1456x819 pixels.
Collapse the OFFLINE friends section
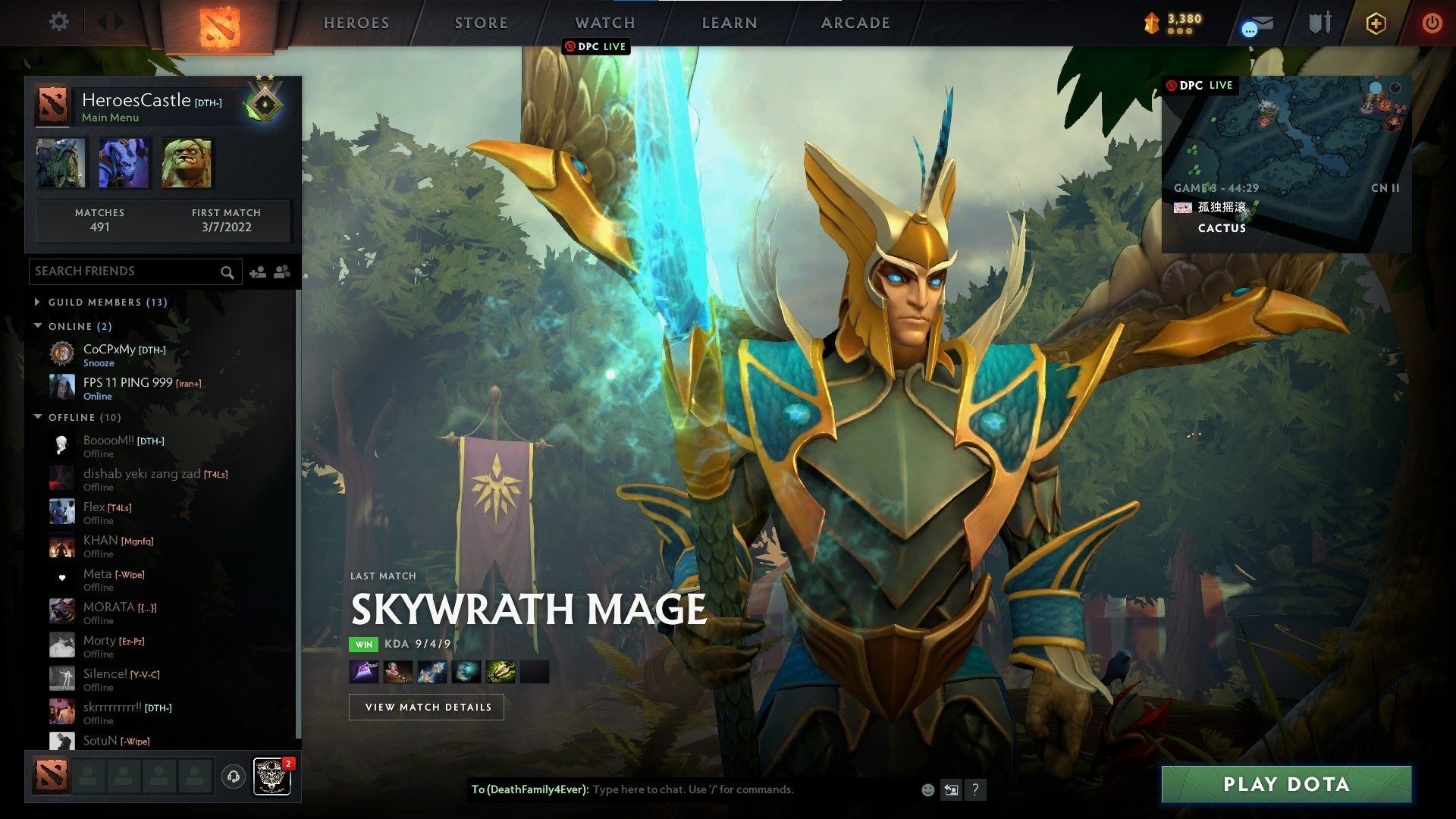(x=39, y=417)
